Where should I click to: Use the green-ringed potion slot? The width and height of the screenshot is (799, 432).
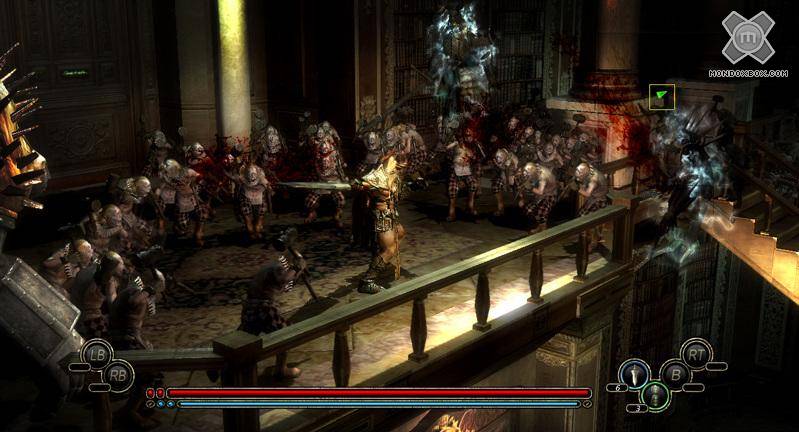654,394
